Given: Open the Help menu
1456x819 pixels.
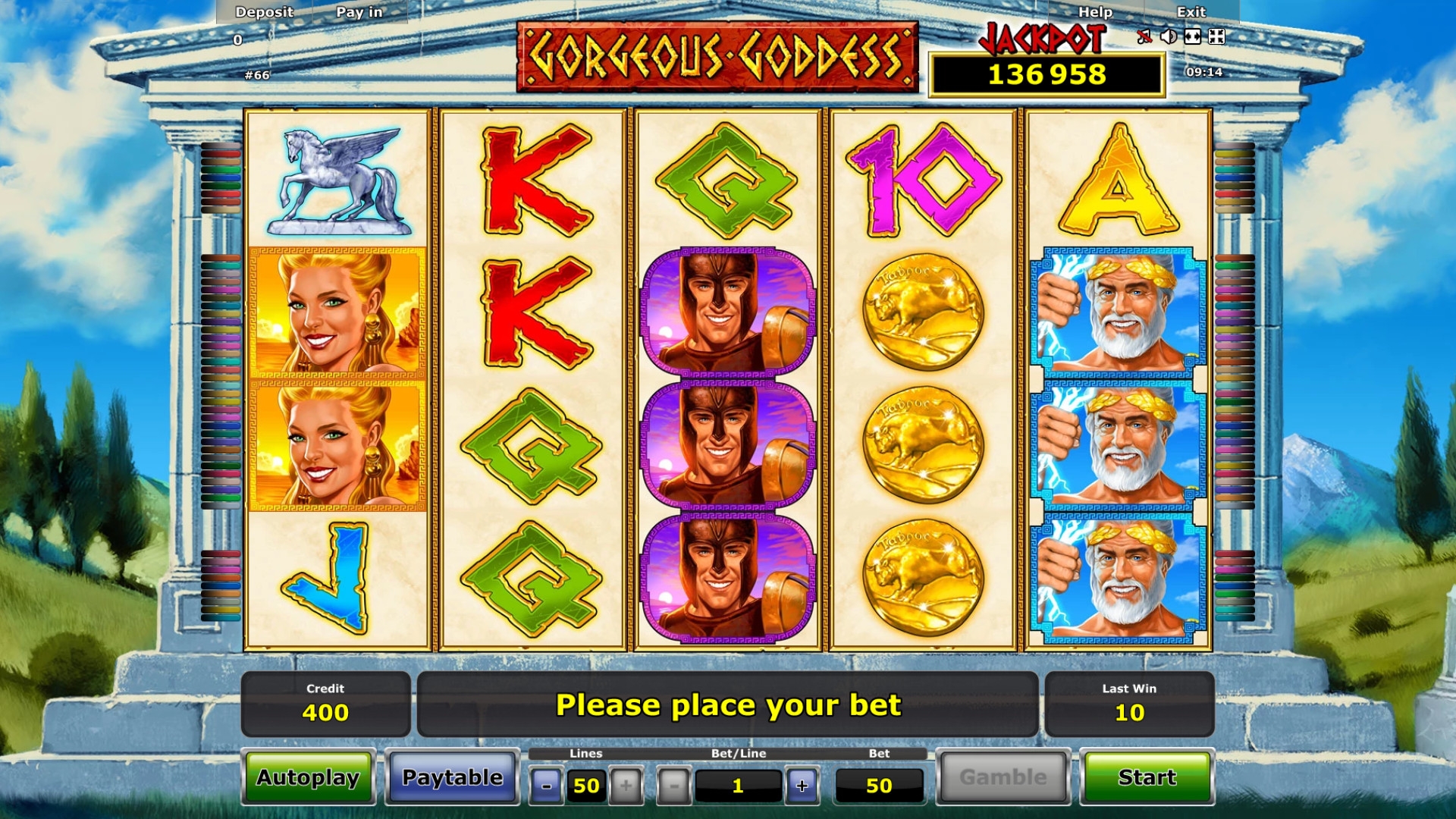Looking at the screenshot, I should pos(1095,12).
